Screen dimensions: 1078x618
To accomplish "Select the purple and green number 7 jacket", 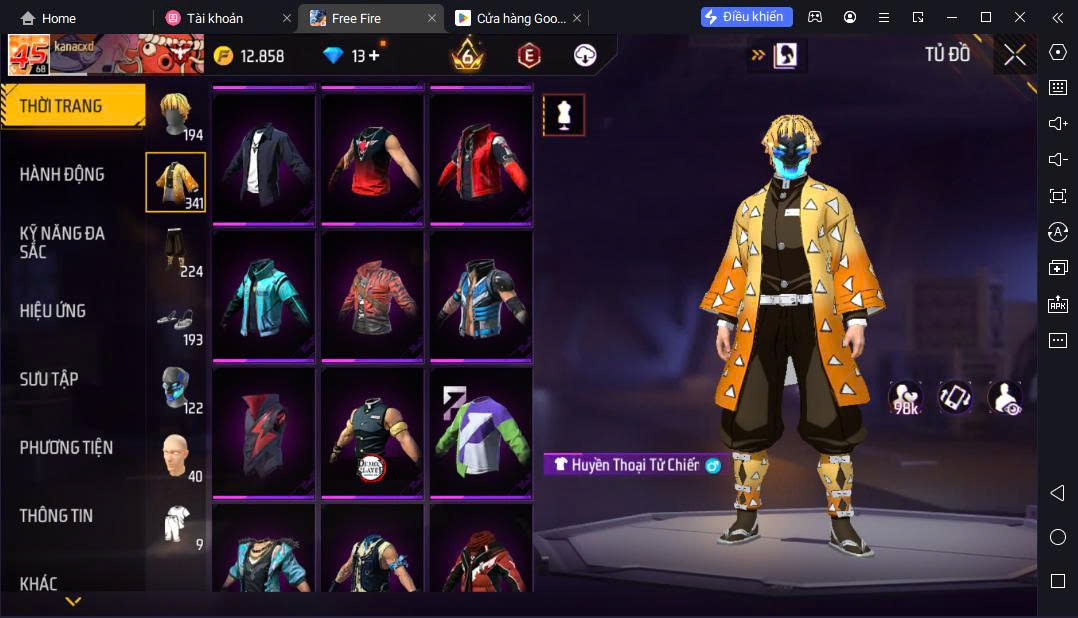I will click(x=481, y=431).
